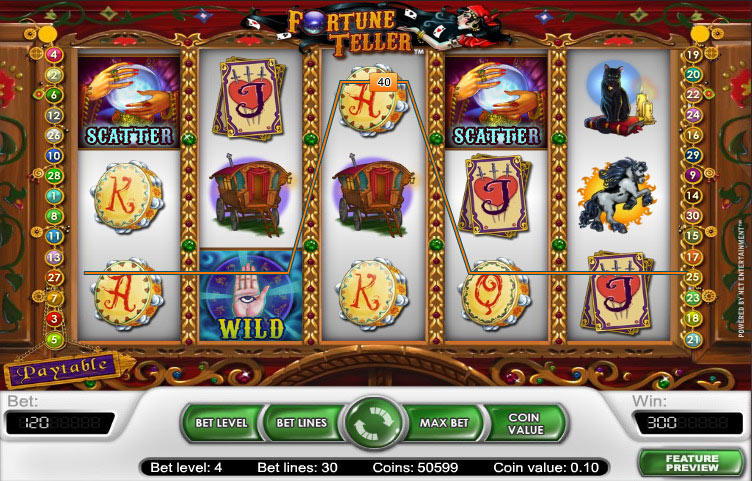Click bet line 12 marker
752x481 pixels.
(x=54, y=114)
